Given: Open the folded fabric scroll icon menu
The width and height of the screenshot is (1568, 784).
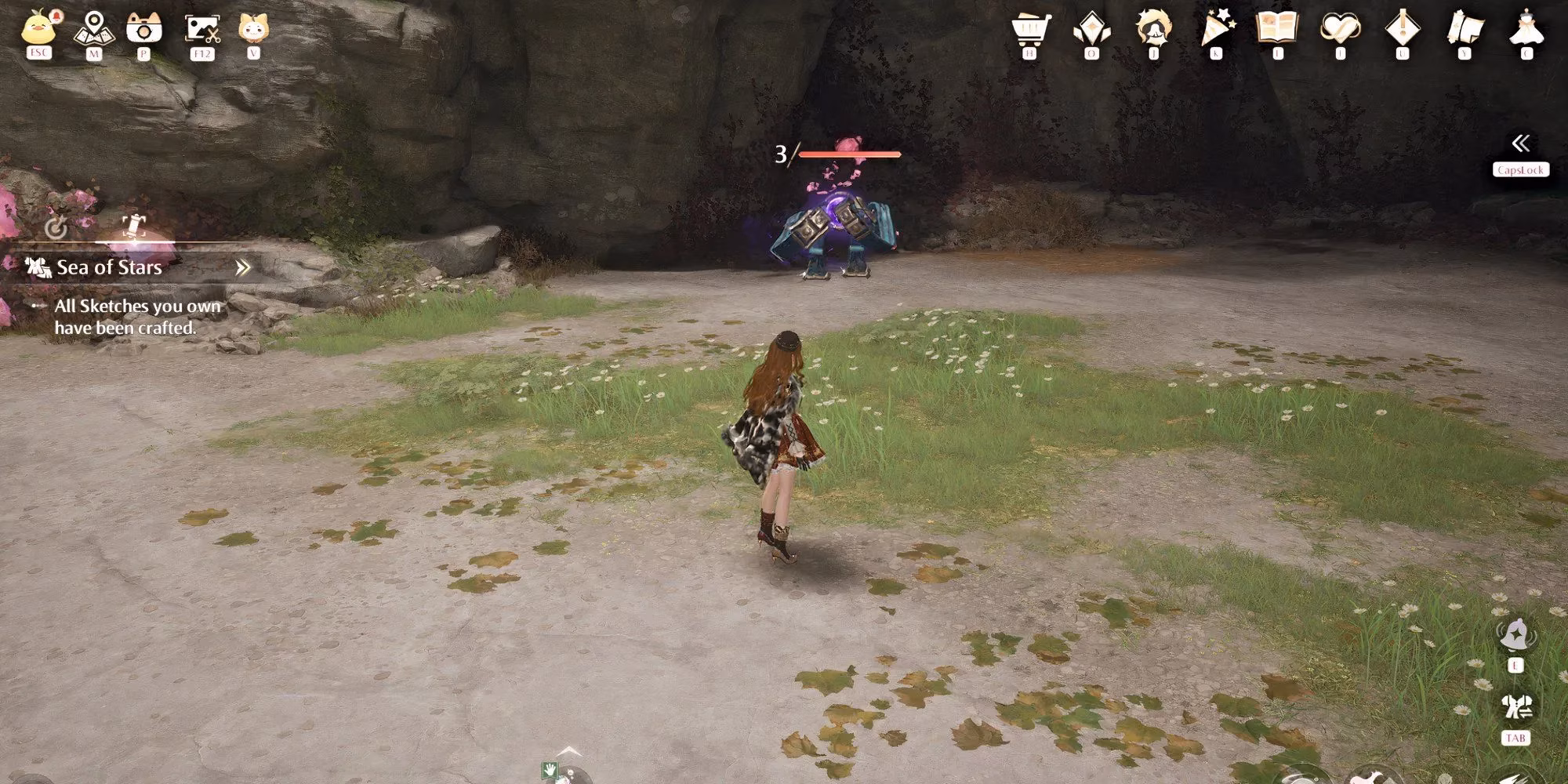Looking at the screenshot, I should (x=1464, y=29).
